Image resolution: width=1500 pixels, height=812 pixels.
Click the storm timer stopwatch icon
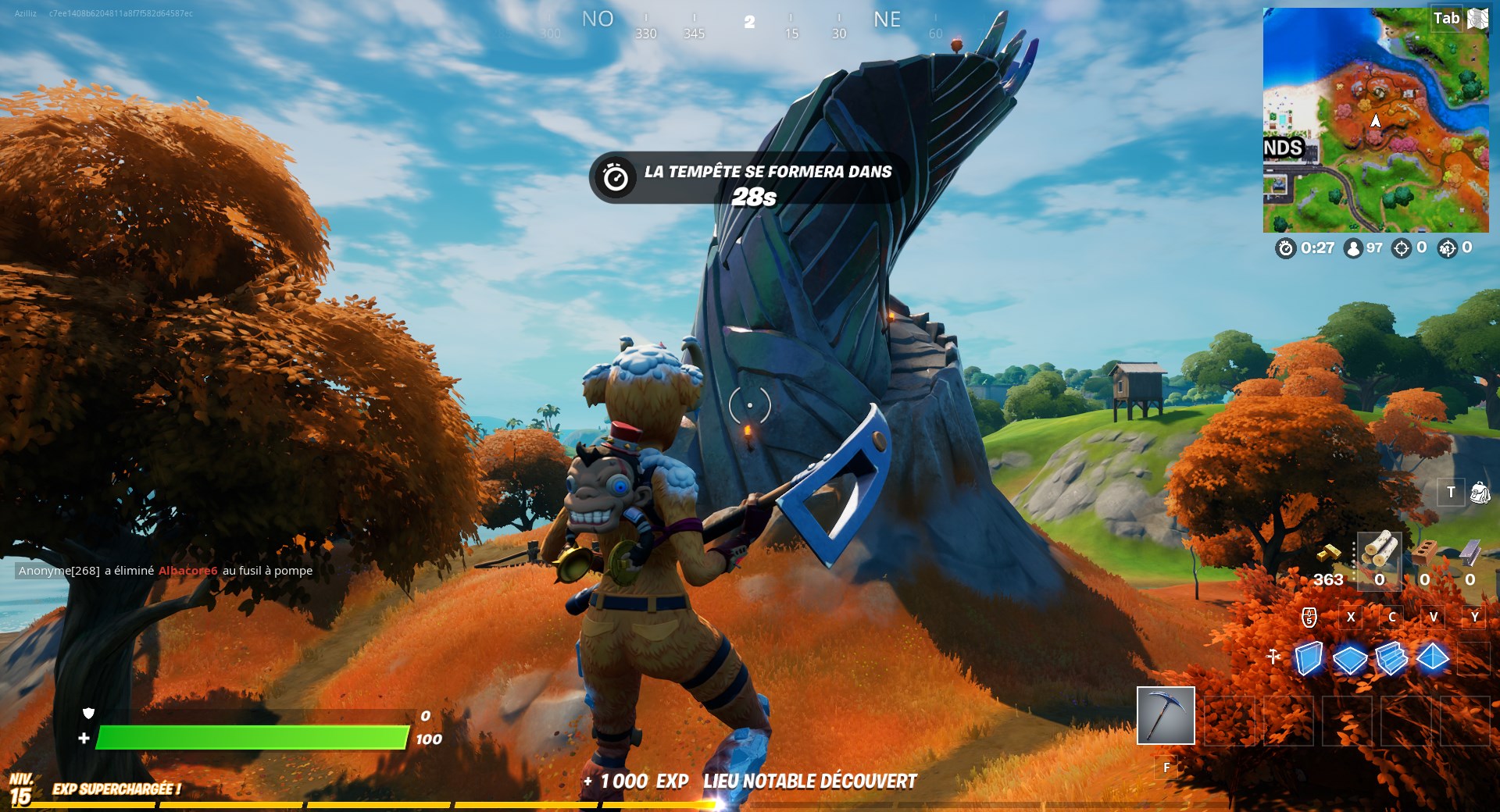(x=1286, y=248)
